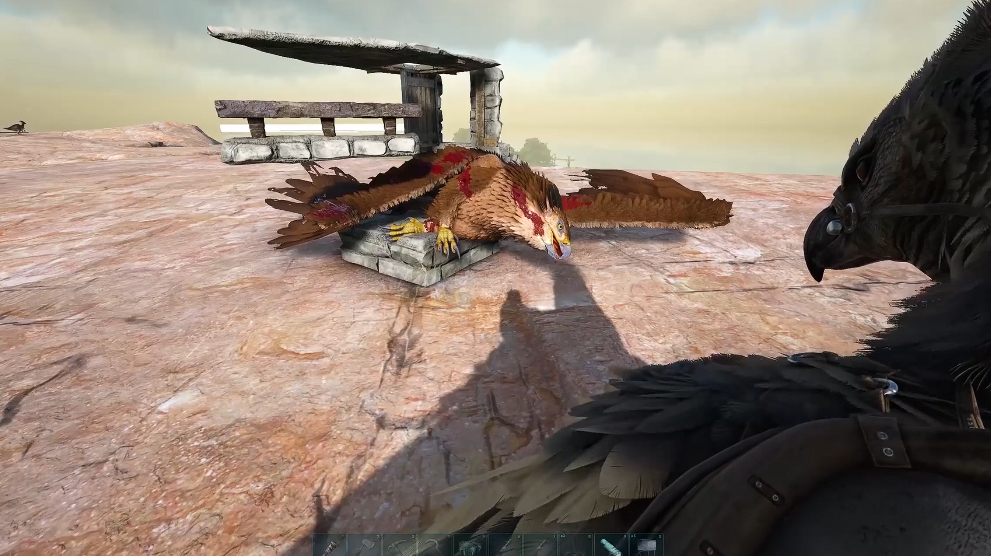Select the gray metal item in the last slot
The image size is (991, 556).
pos(645,546)
